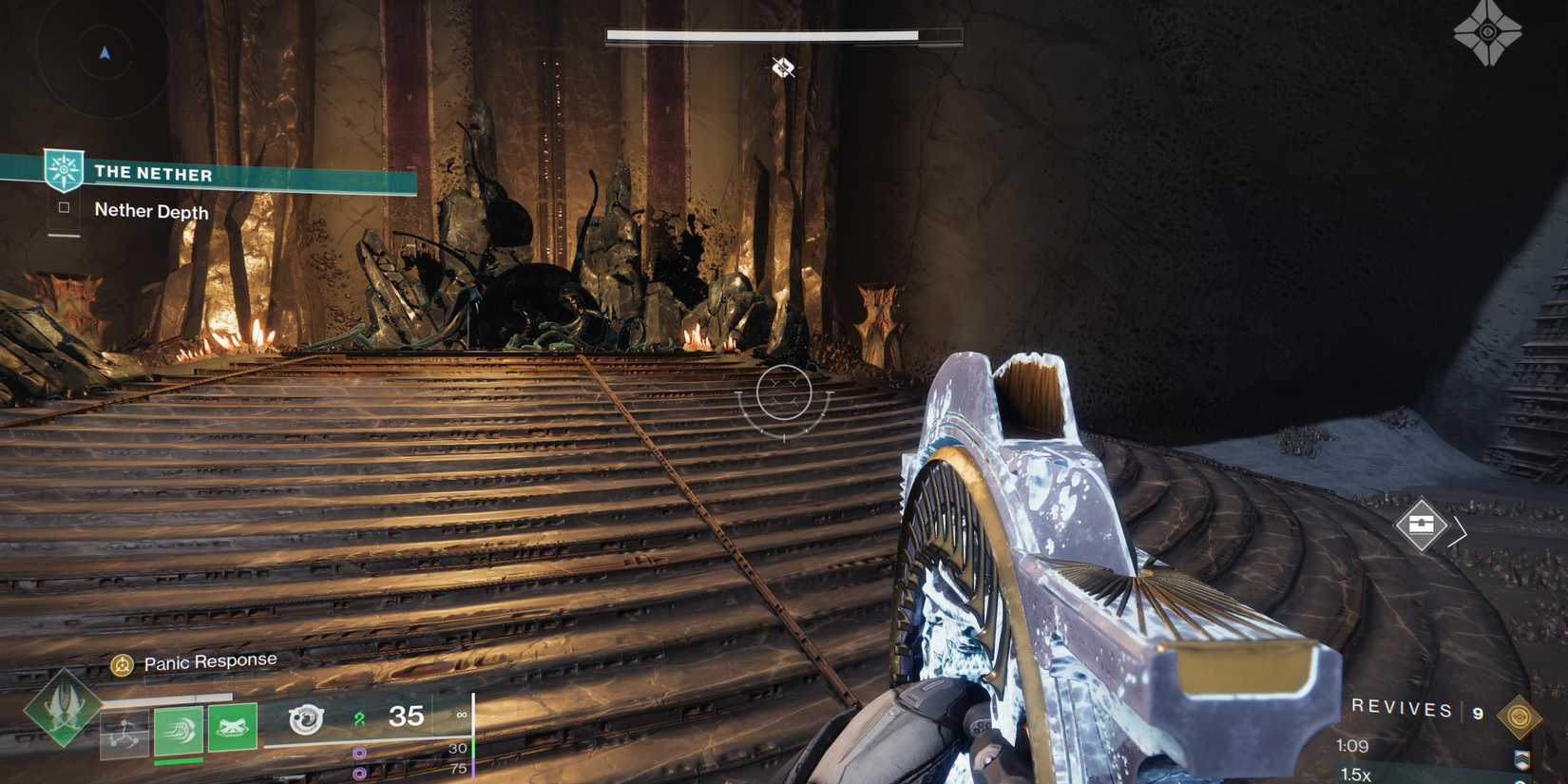
Task: Select the green diamond super ability icon
Action: tap(63, 708)
